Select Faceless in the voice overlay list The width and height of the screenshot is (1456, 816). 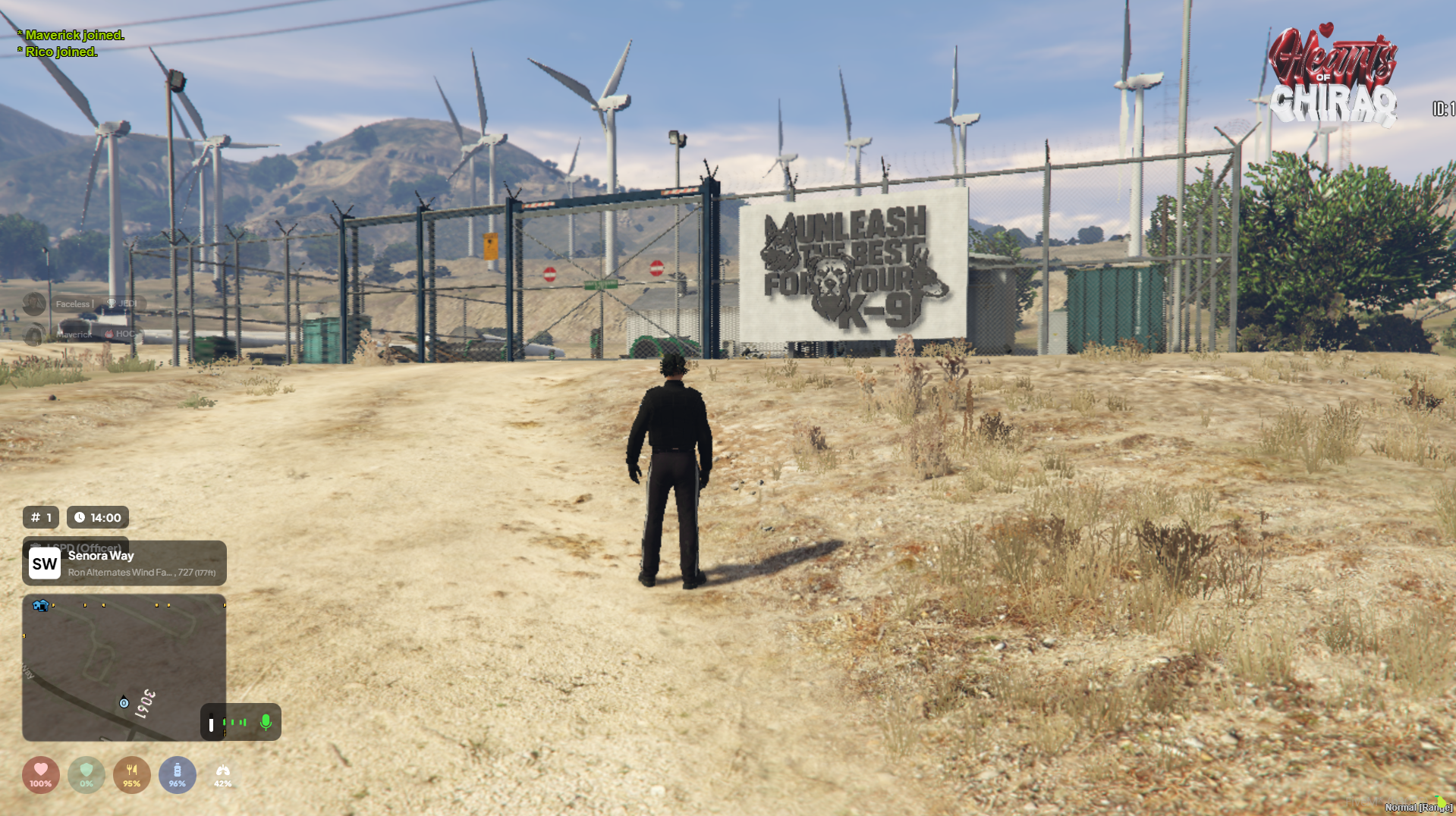73,304
